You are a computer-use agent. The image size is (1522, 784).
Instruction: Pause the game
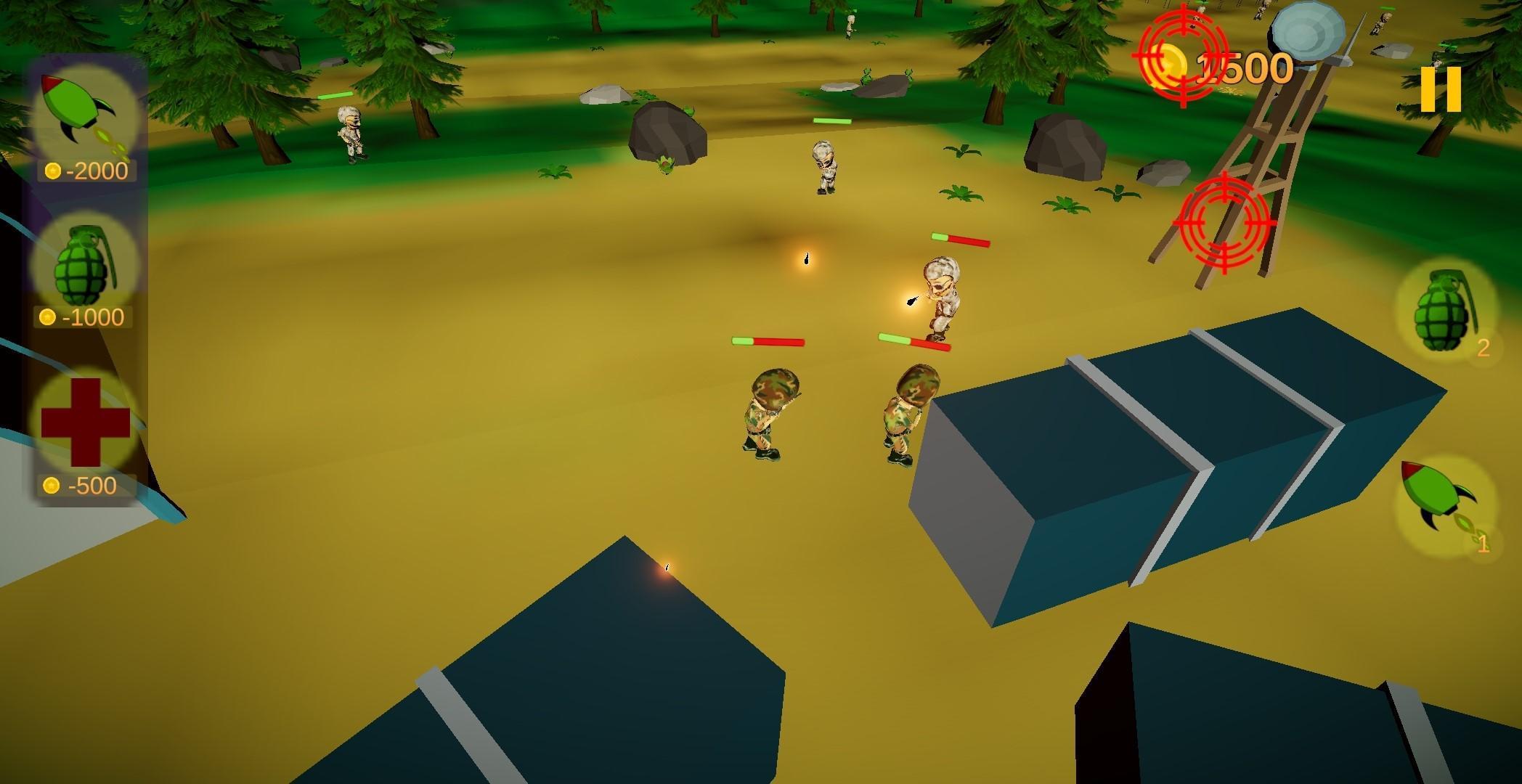tap(1441, 89)
